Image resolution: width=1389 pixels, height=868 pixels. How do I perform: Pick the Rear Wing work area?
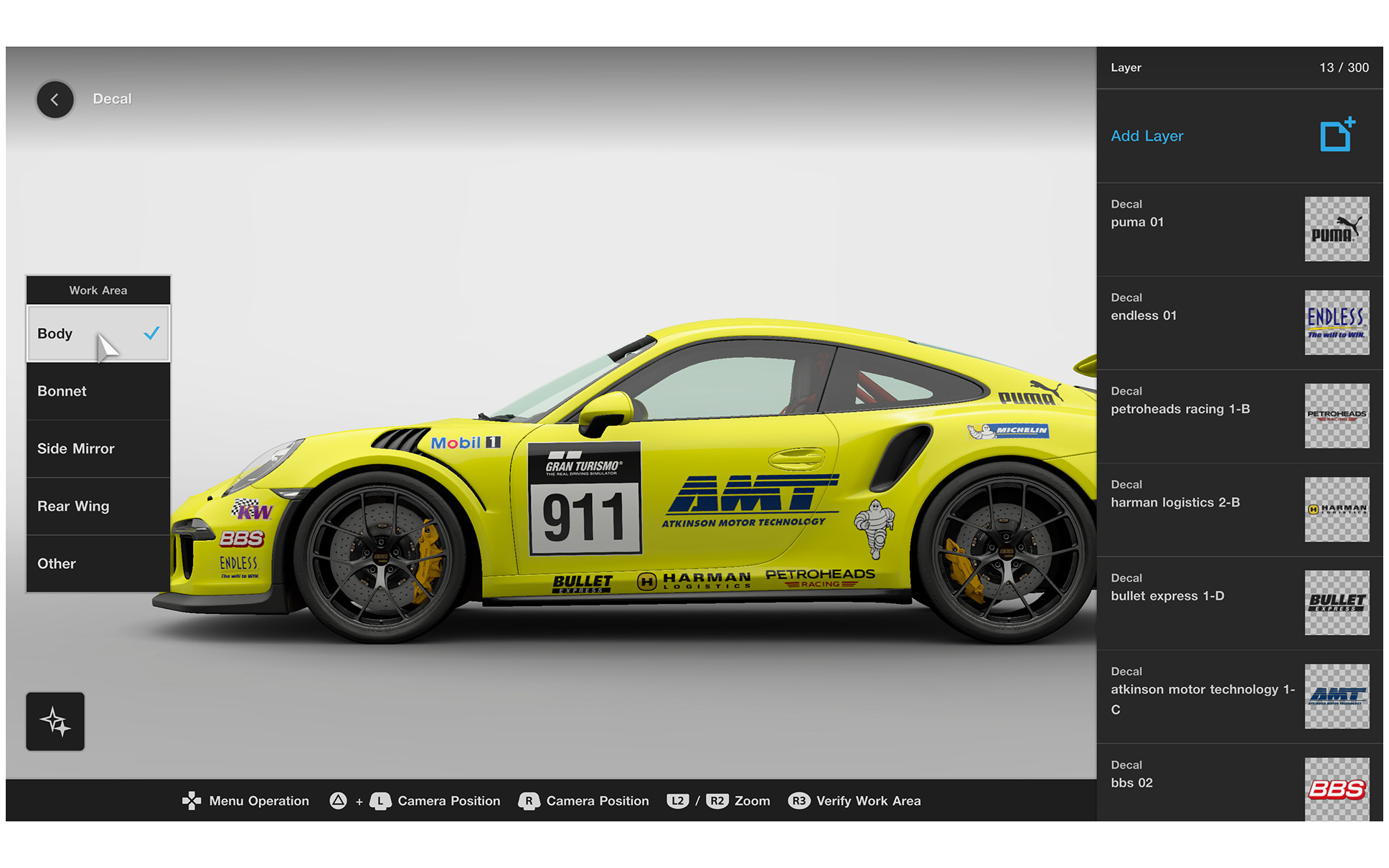(x=98, y=506)
